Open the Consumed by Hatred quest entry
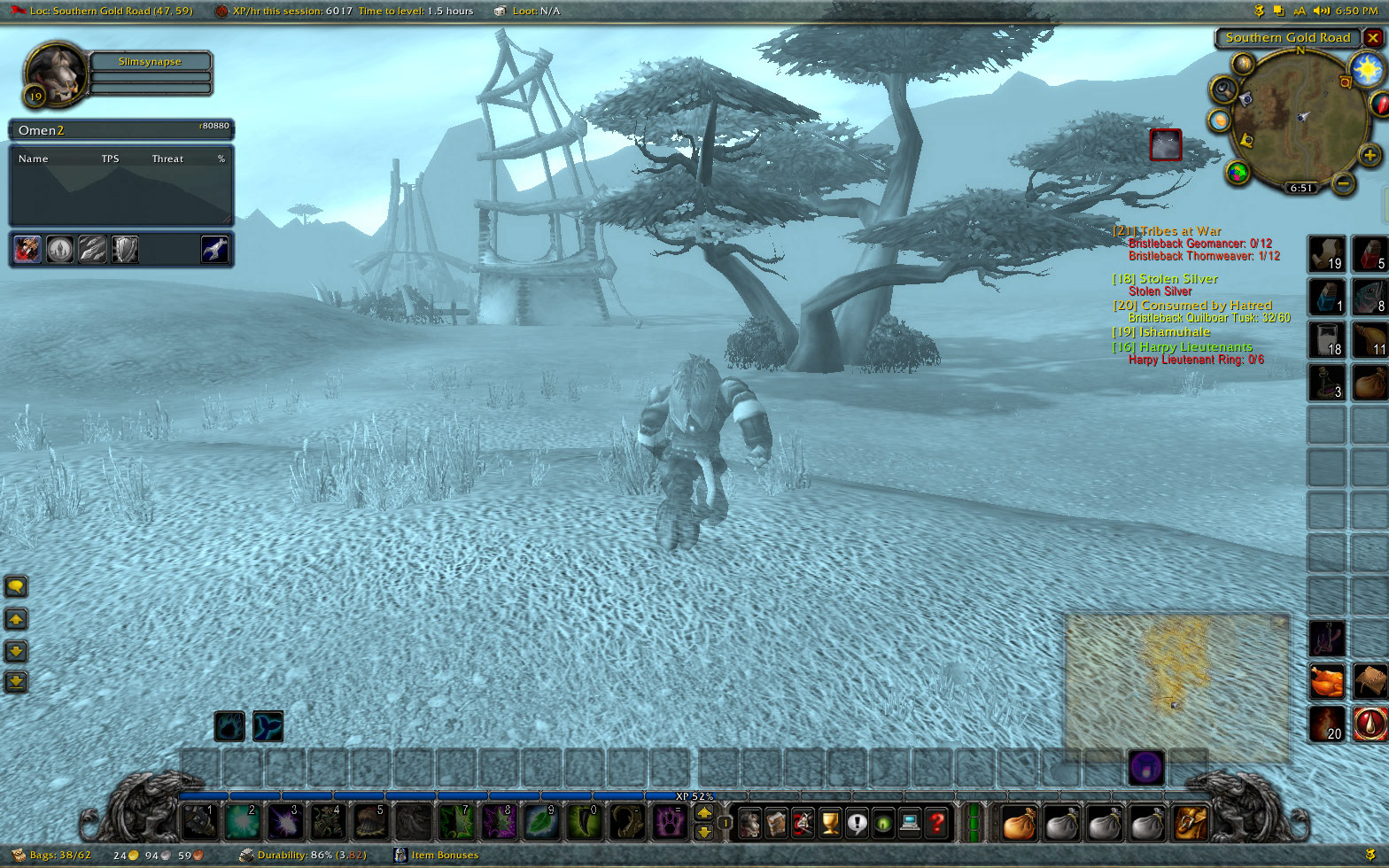1389x868 pixels. [1205, 306]
